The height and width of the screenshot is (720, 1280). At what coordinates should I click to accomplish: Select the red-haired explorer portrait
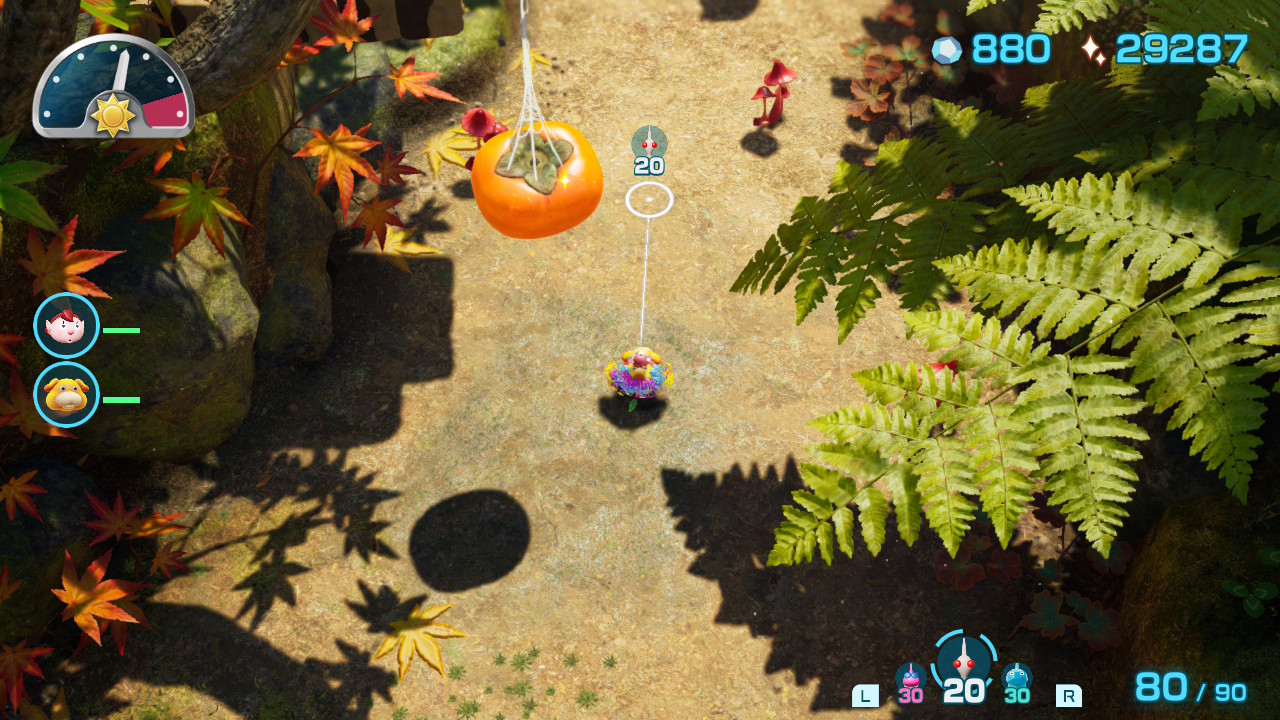coord(66,326)
